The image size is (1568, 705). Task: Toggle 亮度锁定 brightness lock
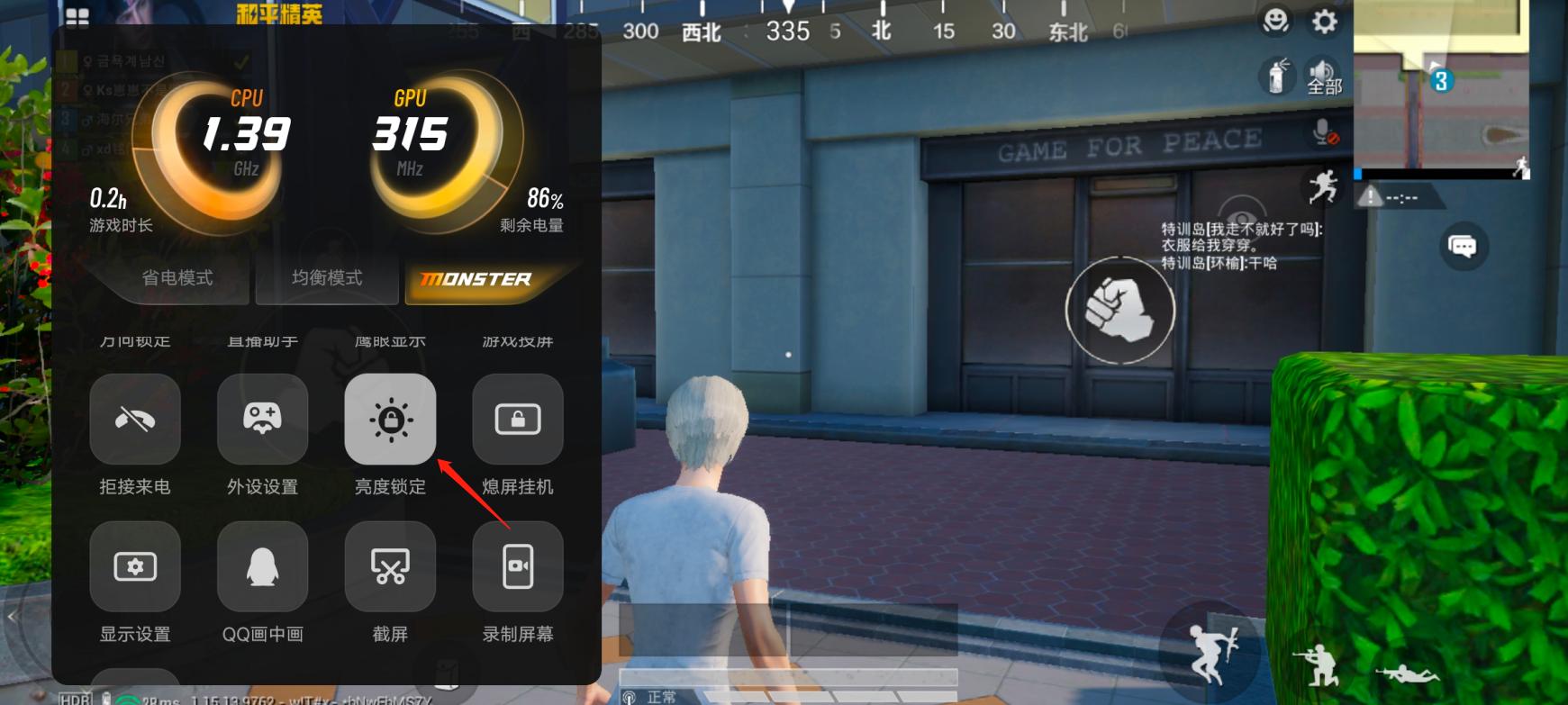tap(390, 420)
